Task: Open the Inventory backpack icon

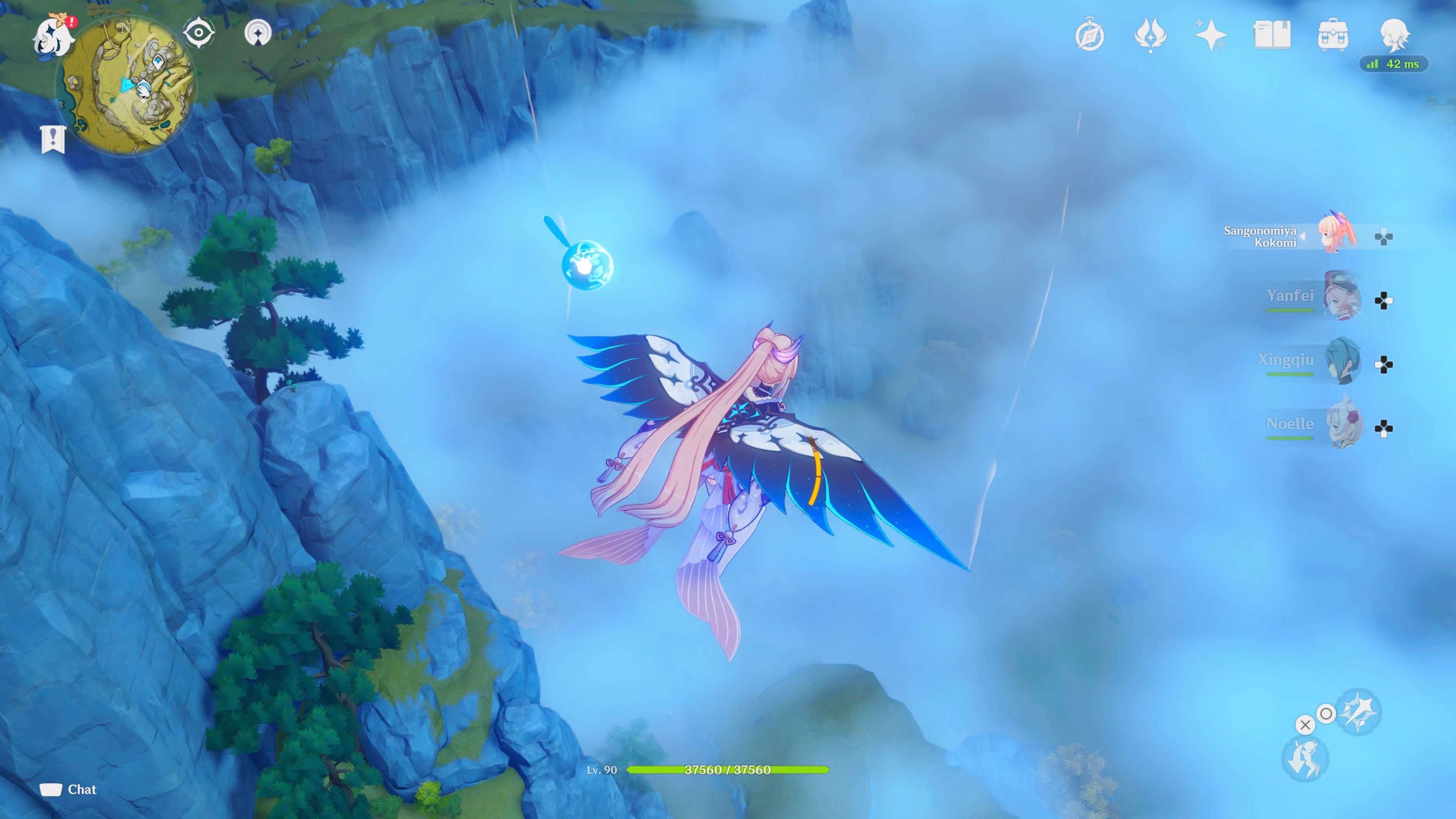Action: tap(1334, 35)
